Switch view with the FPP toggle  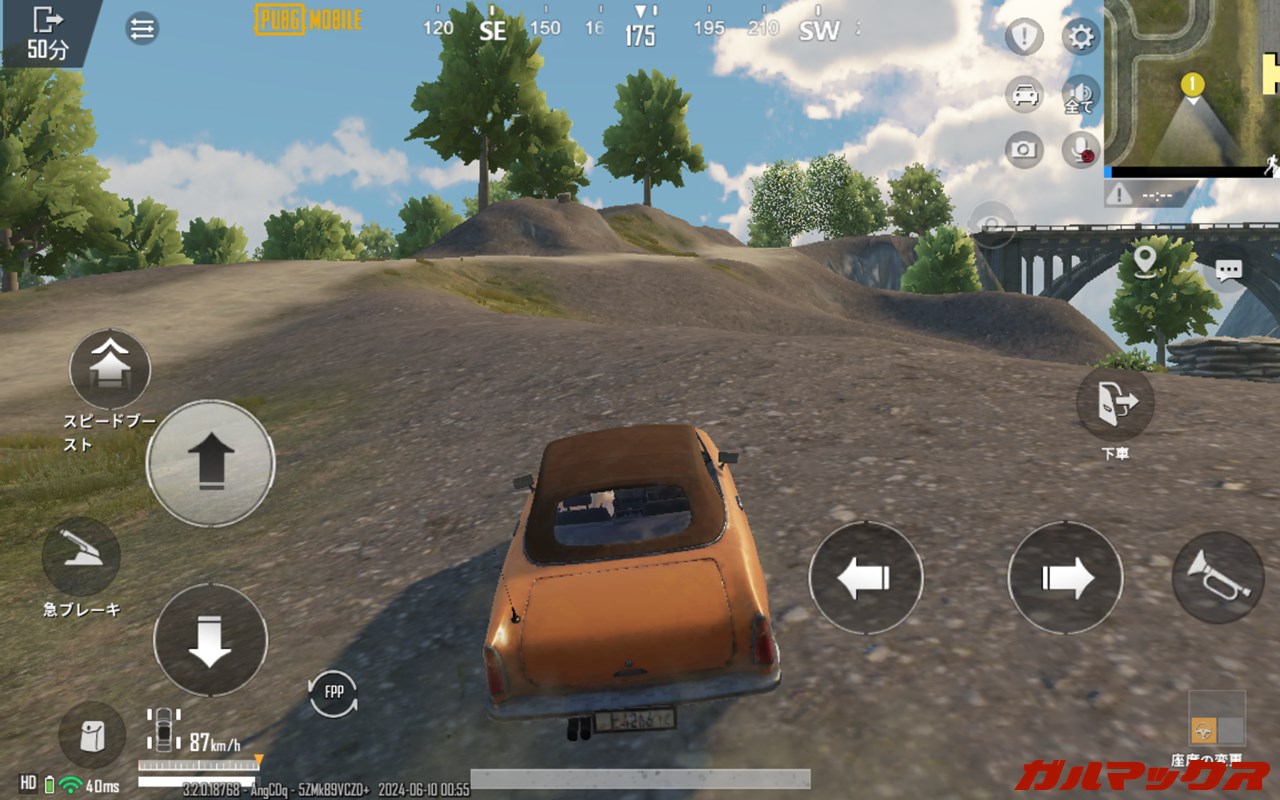click(333, 692)
